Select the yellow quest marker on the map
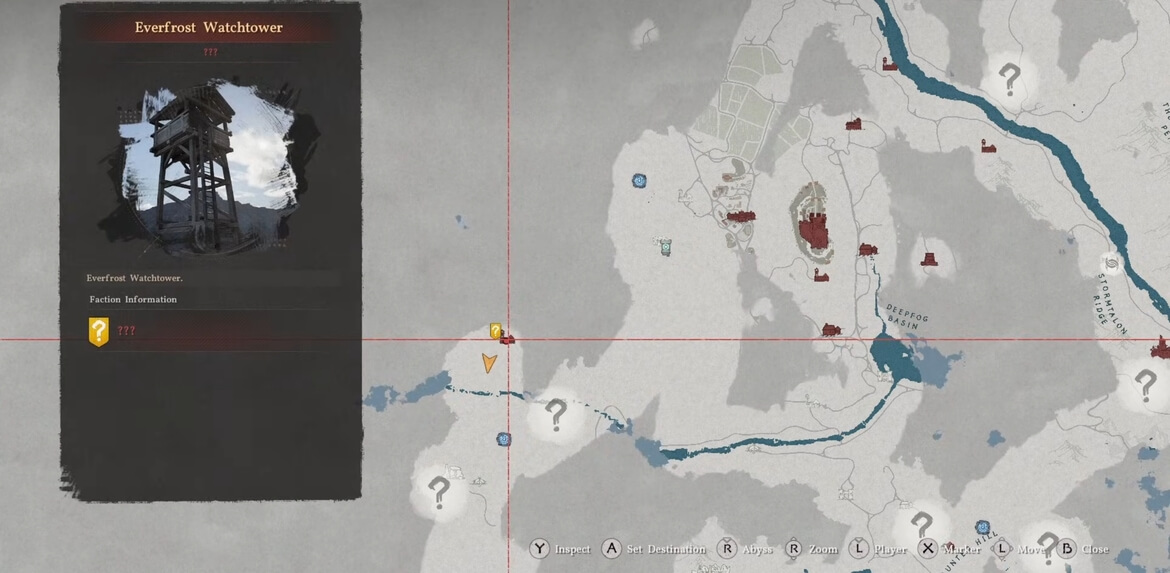This screenshot has width=1170, height=573. 495,331
